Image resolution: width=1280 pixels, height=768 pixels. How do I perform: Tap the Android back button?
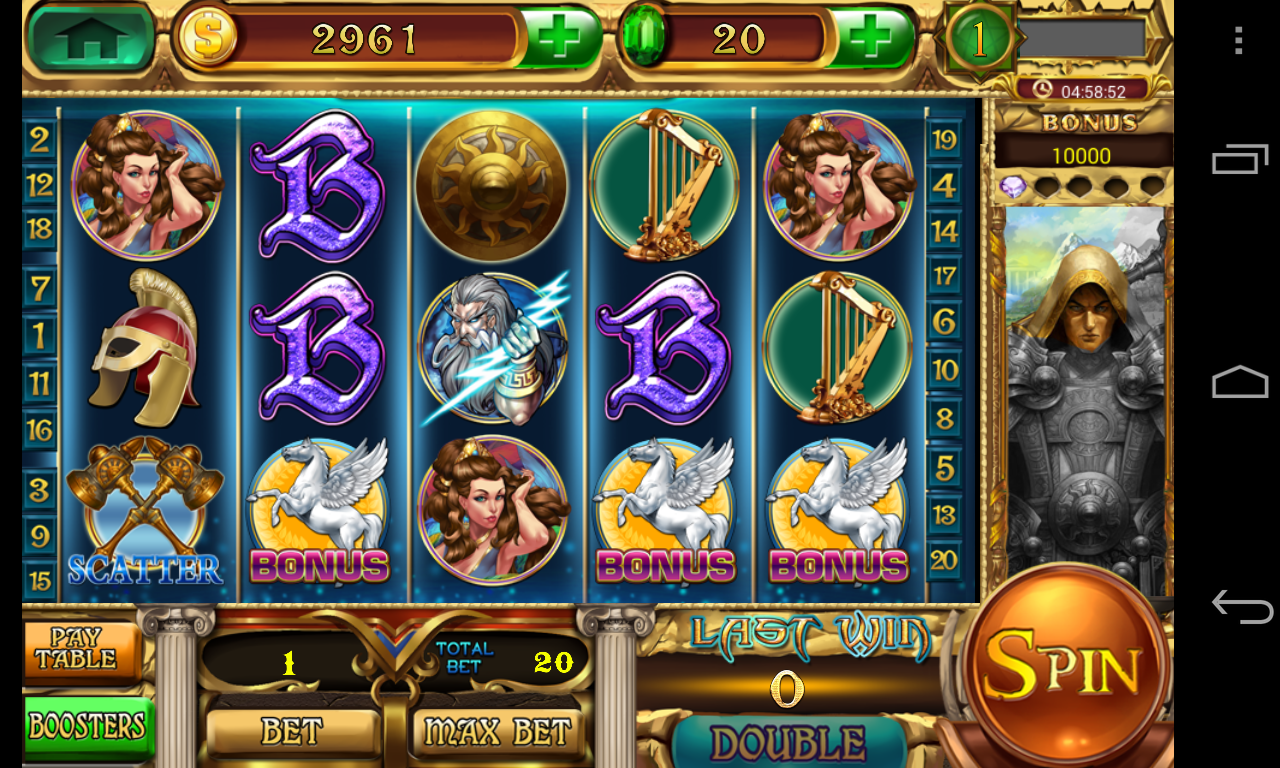tap(1240, 606)
